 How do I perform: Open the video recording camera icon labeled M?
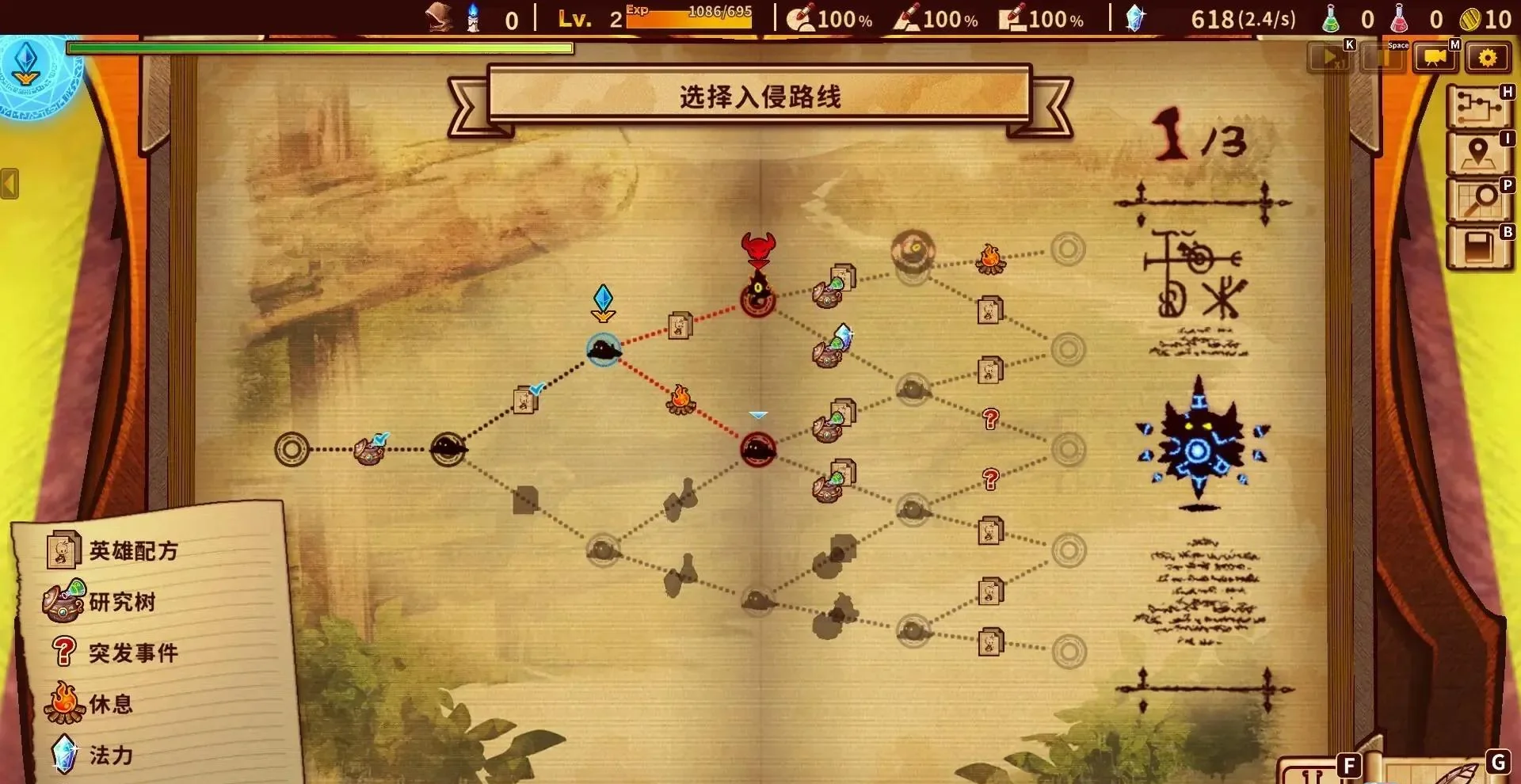(1435, 57)
